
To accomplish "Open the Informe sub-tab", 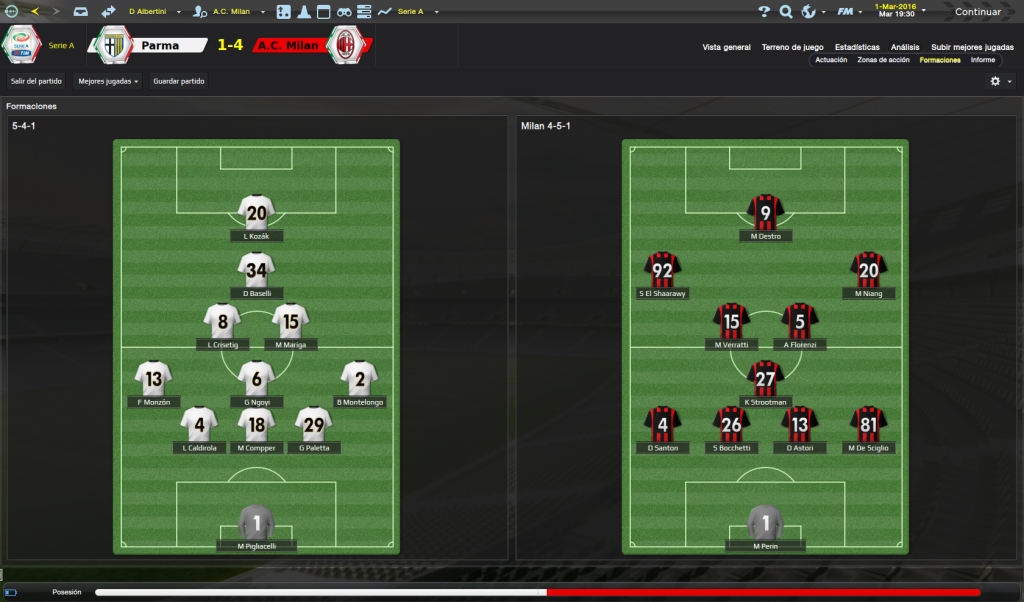I will click(982, 60).
